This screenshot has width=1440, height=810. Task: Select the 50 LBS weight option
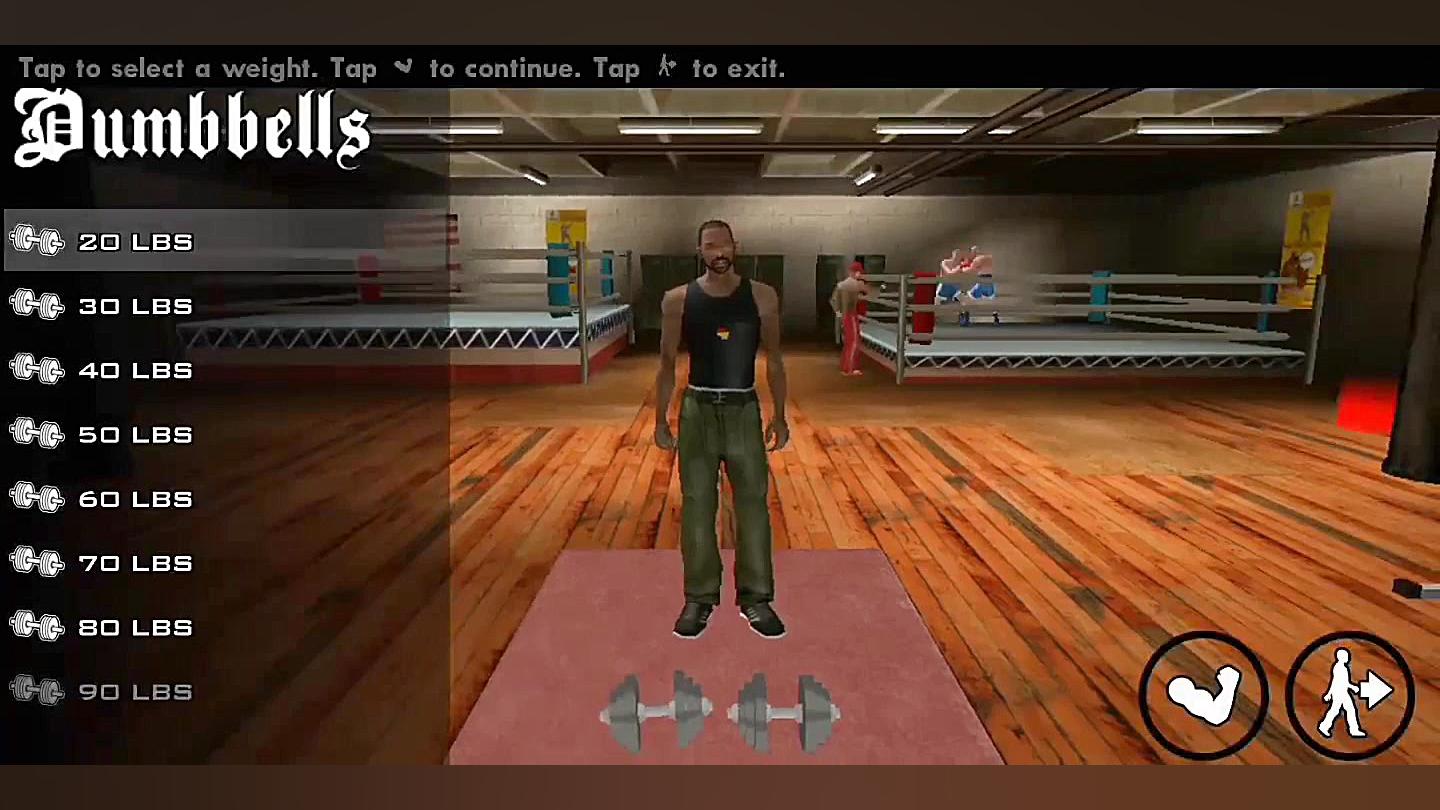135,434
